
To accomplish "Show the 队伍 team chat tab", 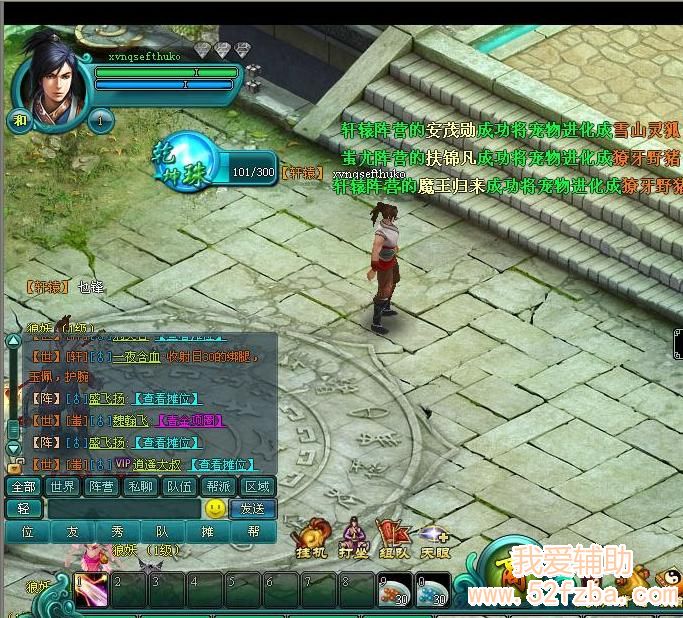I will coord(179,487).
